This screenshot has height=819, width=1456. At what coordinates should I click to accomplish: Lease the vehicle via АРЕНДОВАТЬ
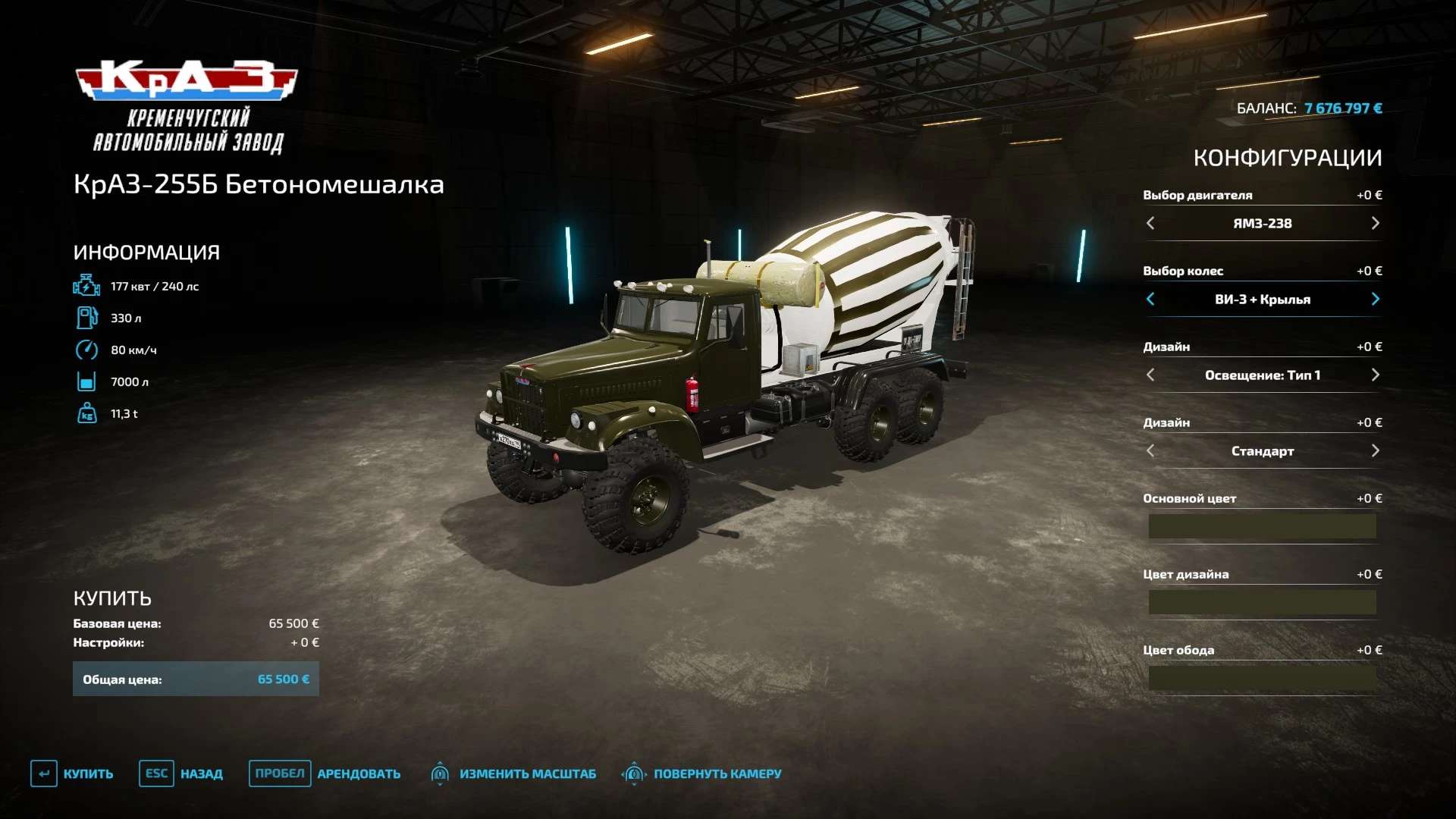325,773
